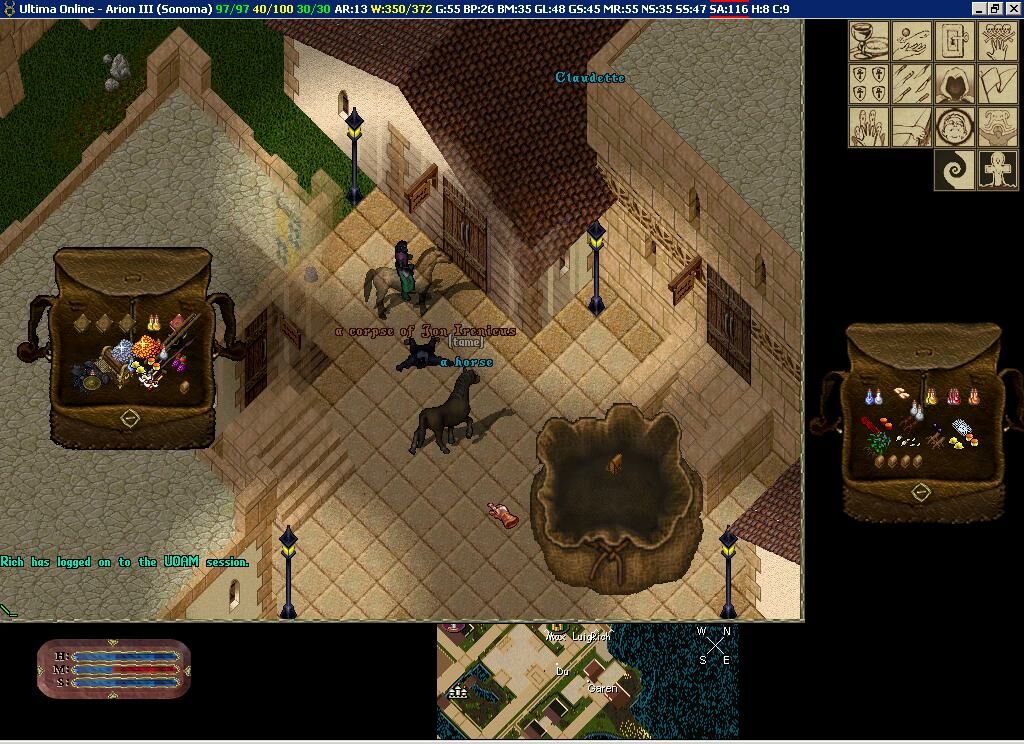This screenshot has width=1024, height=744.
Task: Select the green leafy reagent in right backpack
Action: tap(877, 441)
